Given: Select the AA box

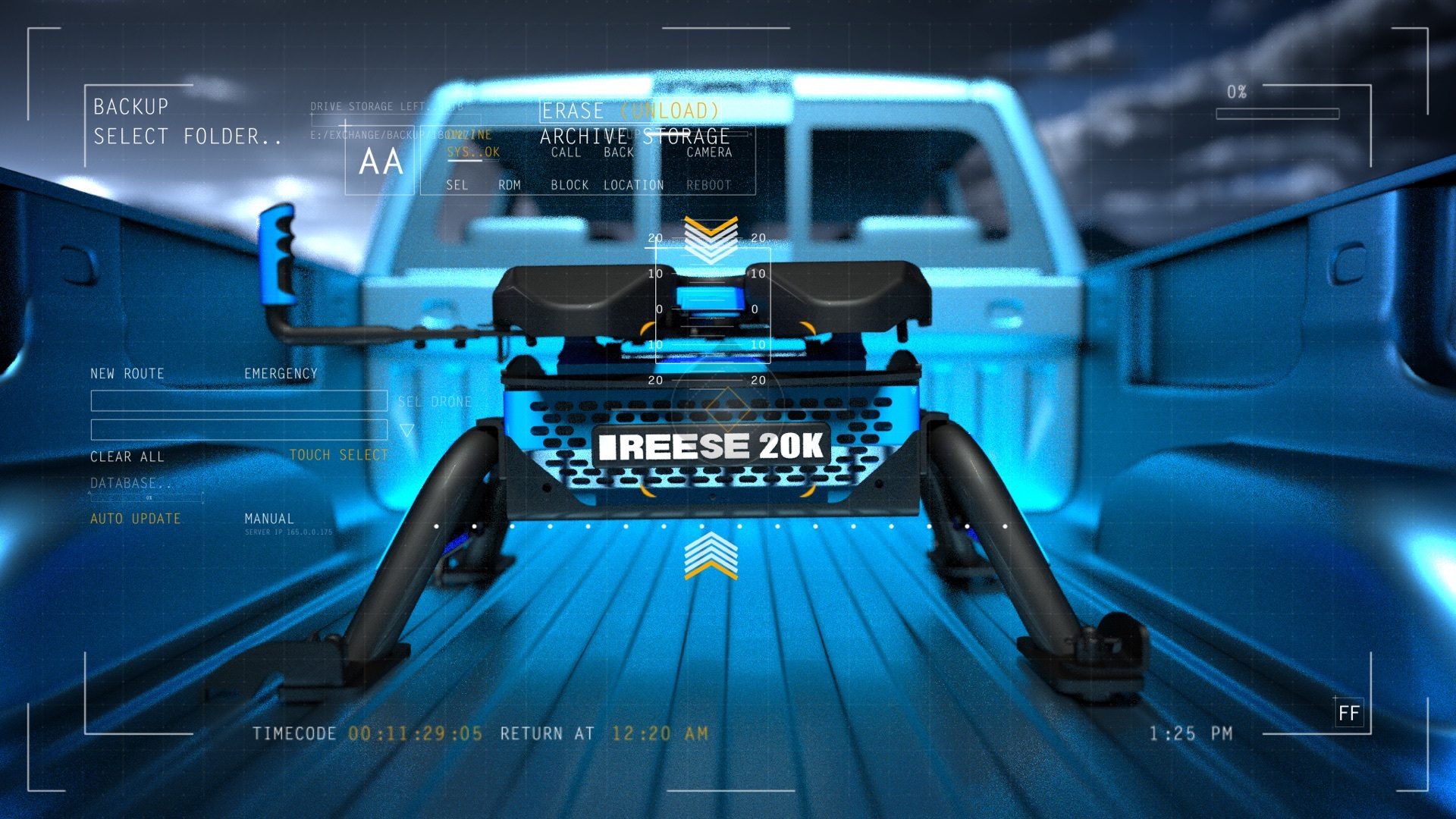Looking at the screenshot, I should [381, 162].
